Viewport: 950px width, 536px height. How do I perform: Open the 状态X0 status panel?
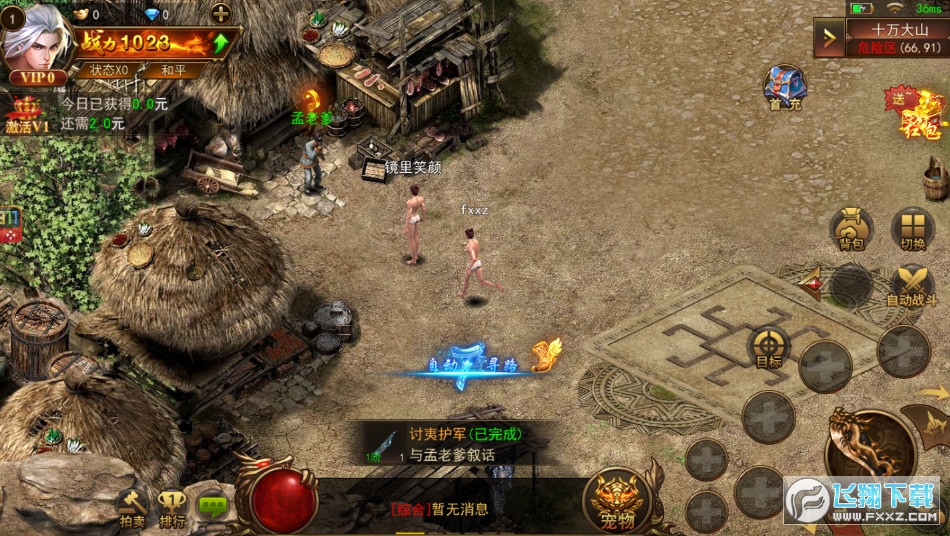pos(108,70)
